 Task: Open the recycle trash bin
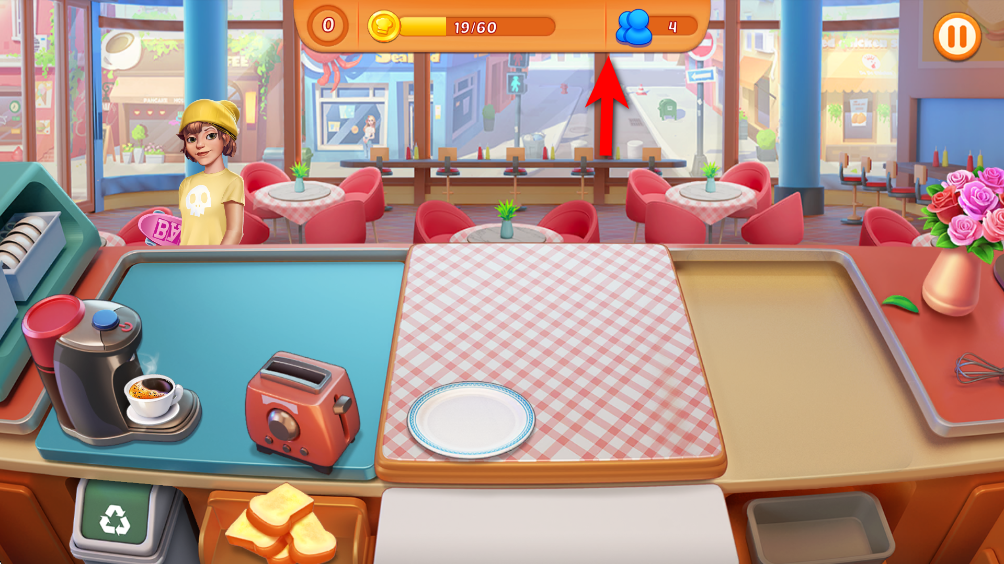114,519
